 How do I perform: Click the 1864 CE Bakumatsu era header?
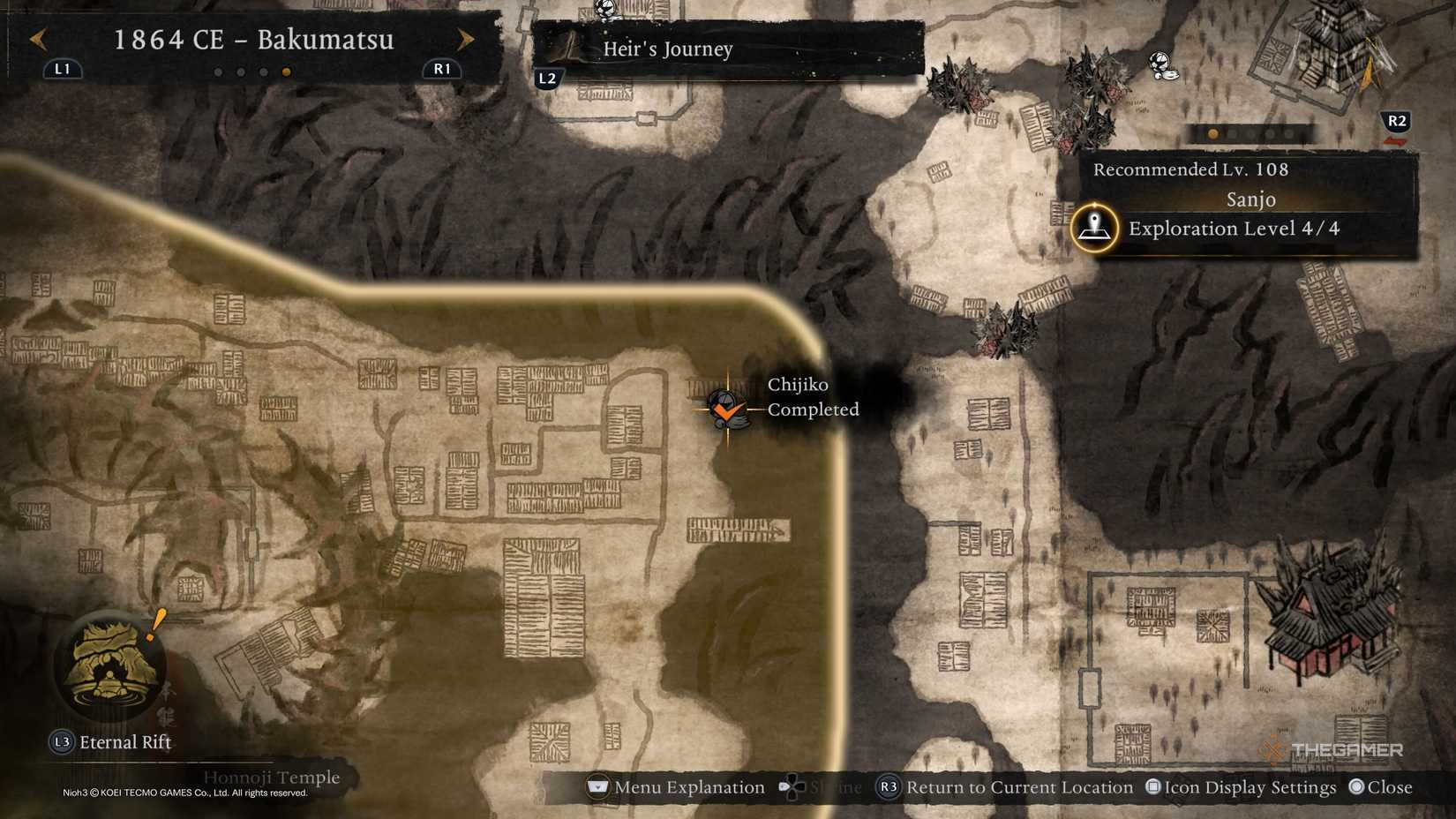click(x=254, y=40)
